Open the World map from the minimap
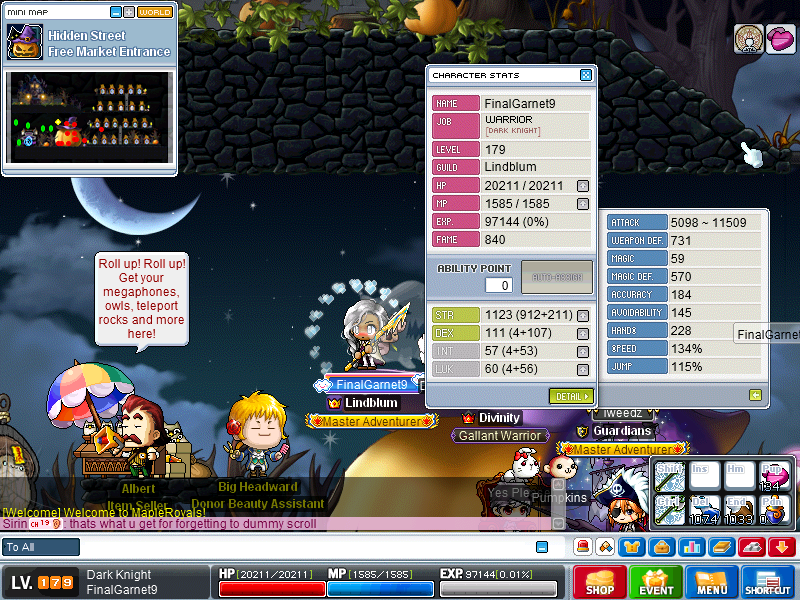The image size is (801, 603). [155, 12]
